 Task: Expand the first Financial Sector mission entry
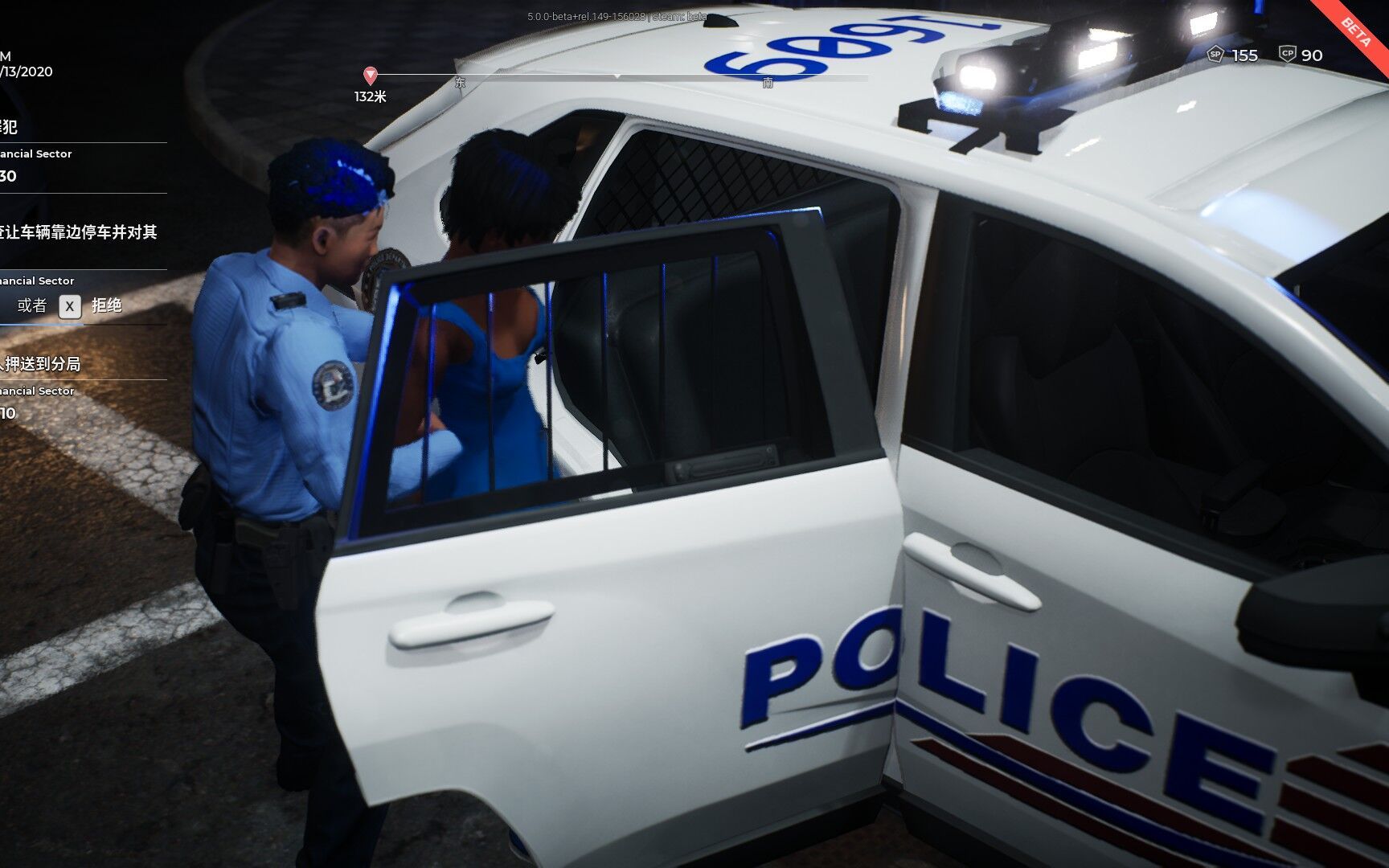coord(37,154)
